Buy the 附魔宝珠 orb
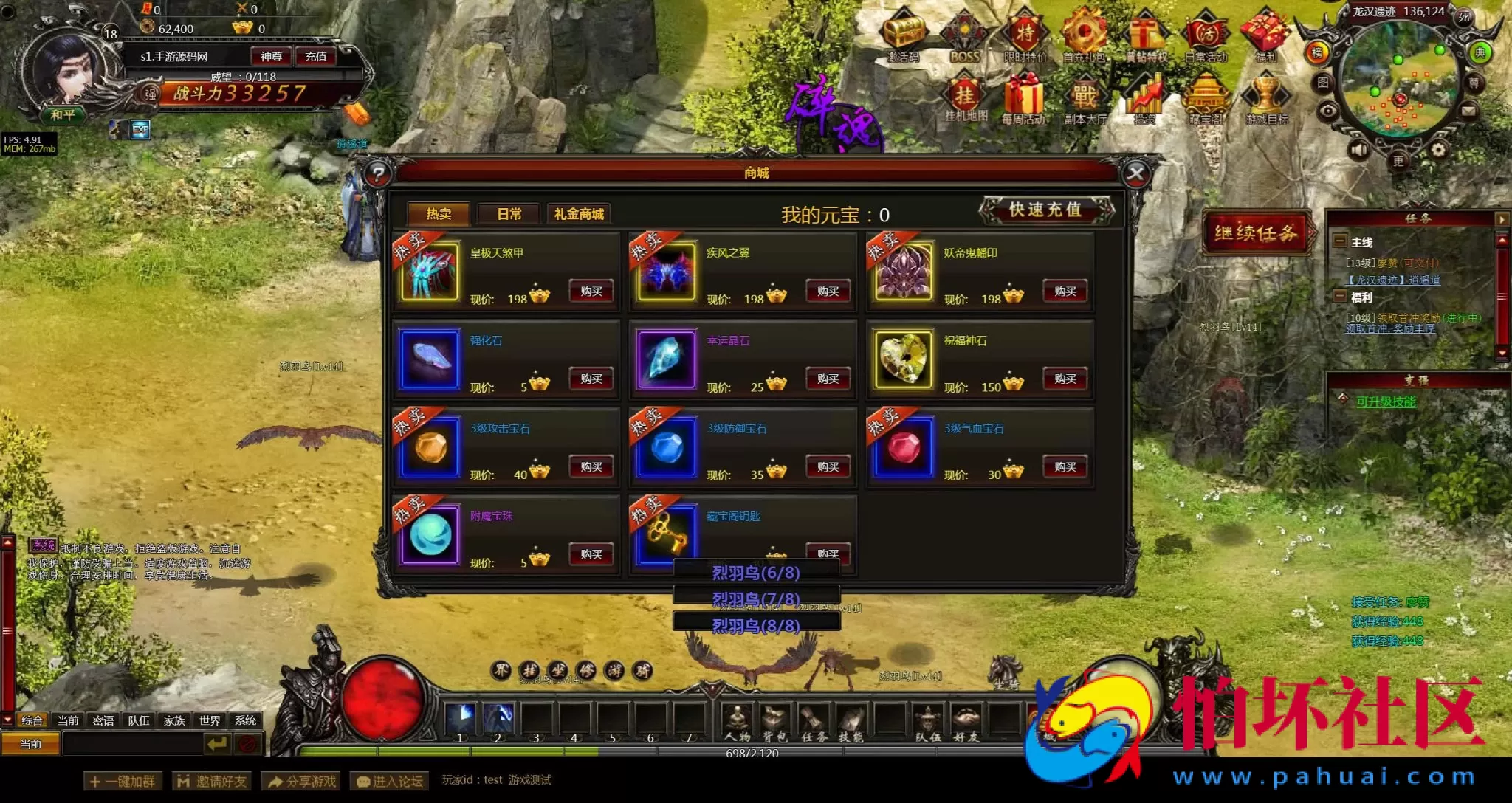The image size is (1512, 803). [591, 555]
